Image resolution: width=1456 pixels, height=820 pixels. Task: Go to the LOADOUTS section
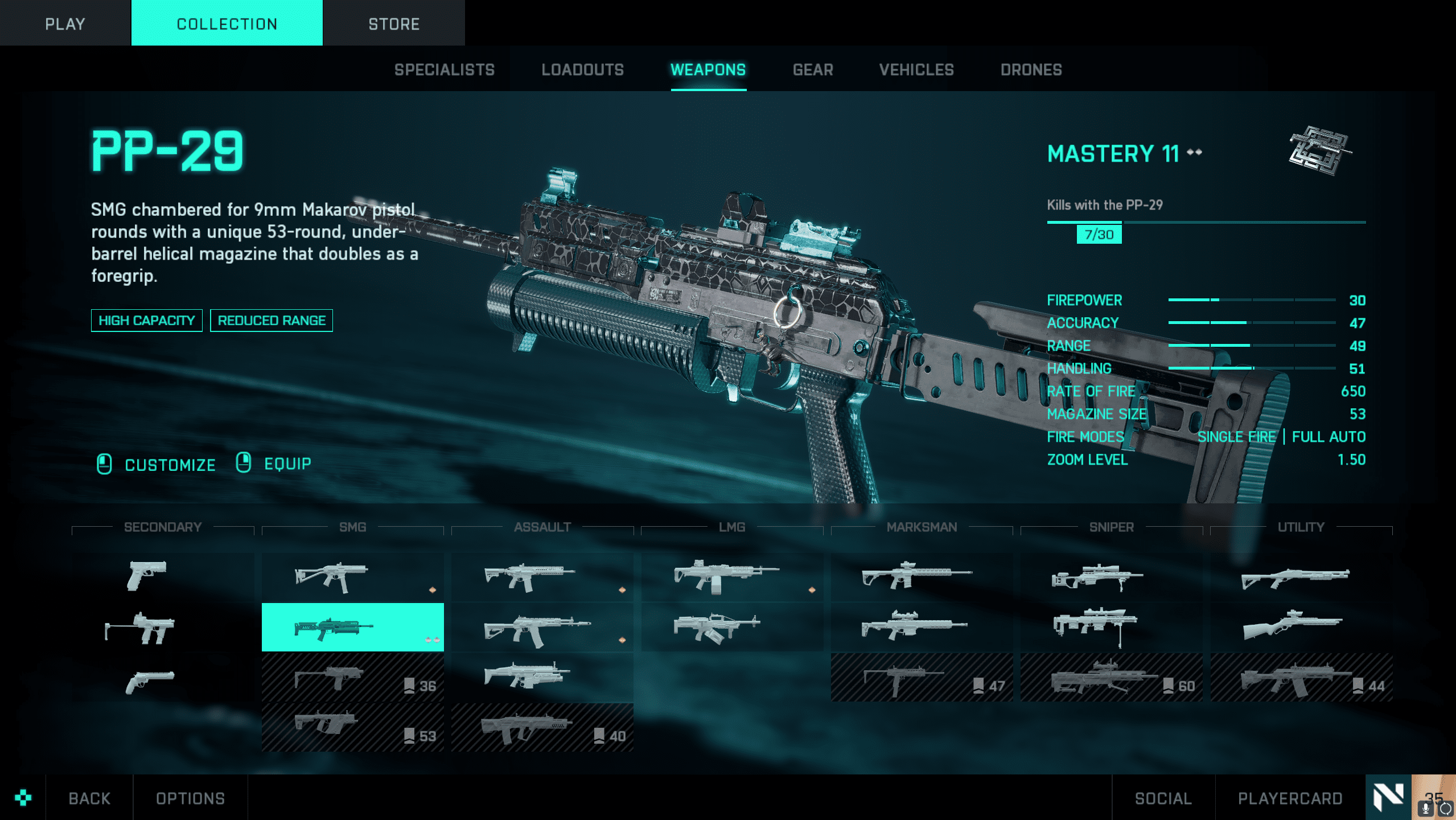[x=582, y=70]
